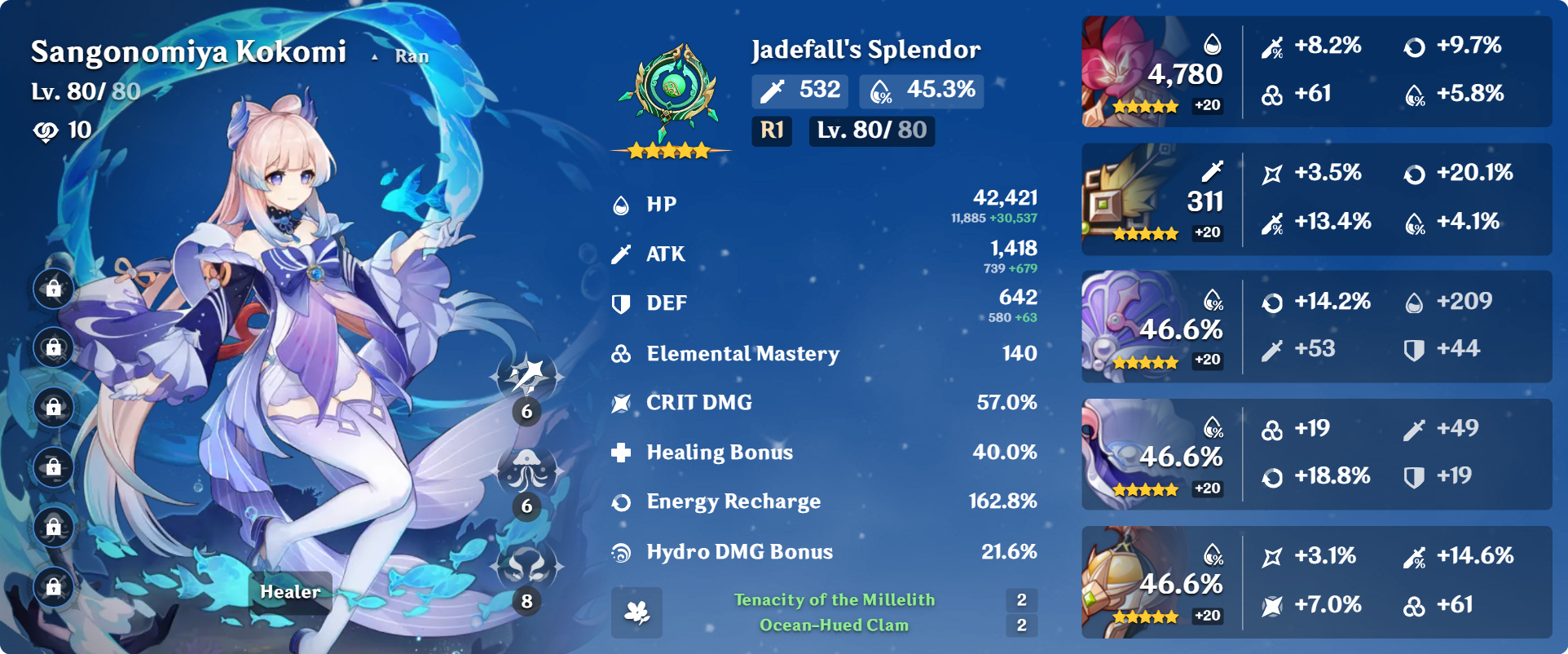Click the artifact set bonus flower icon
Screen dimensions: 1568x654
(x=636, y=612)
